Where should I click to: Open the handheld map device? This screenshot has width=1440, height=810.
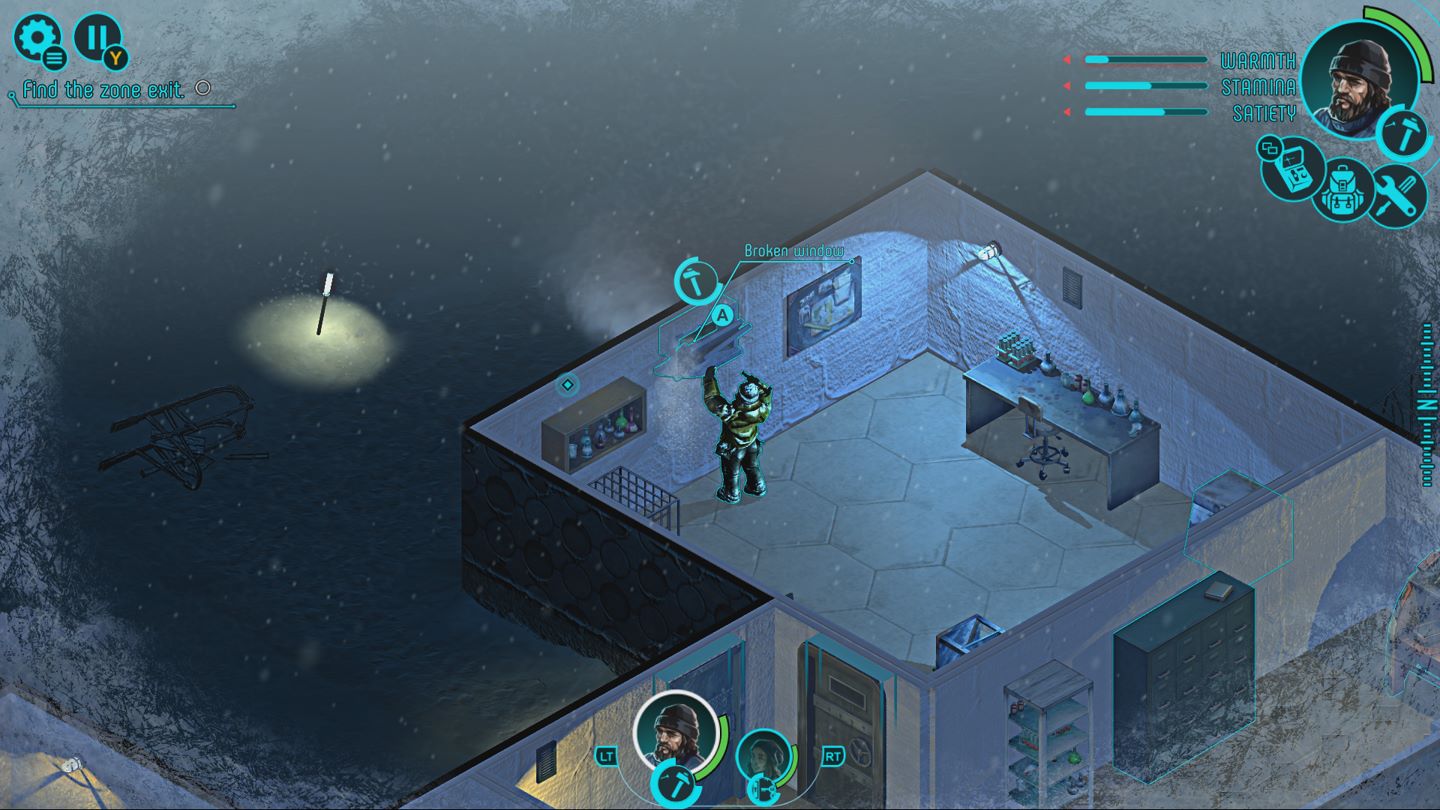1292,170
